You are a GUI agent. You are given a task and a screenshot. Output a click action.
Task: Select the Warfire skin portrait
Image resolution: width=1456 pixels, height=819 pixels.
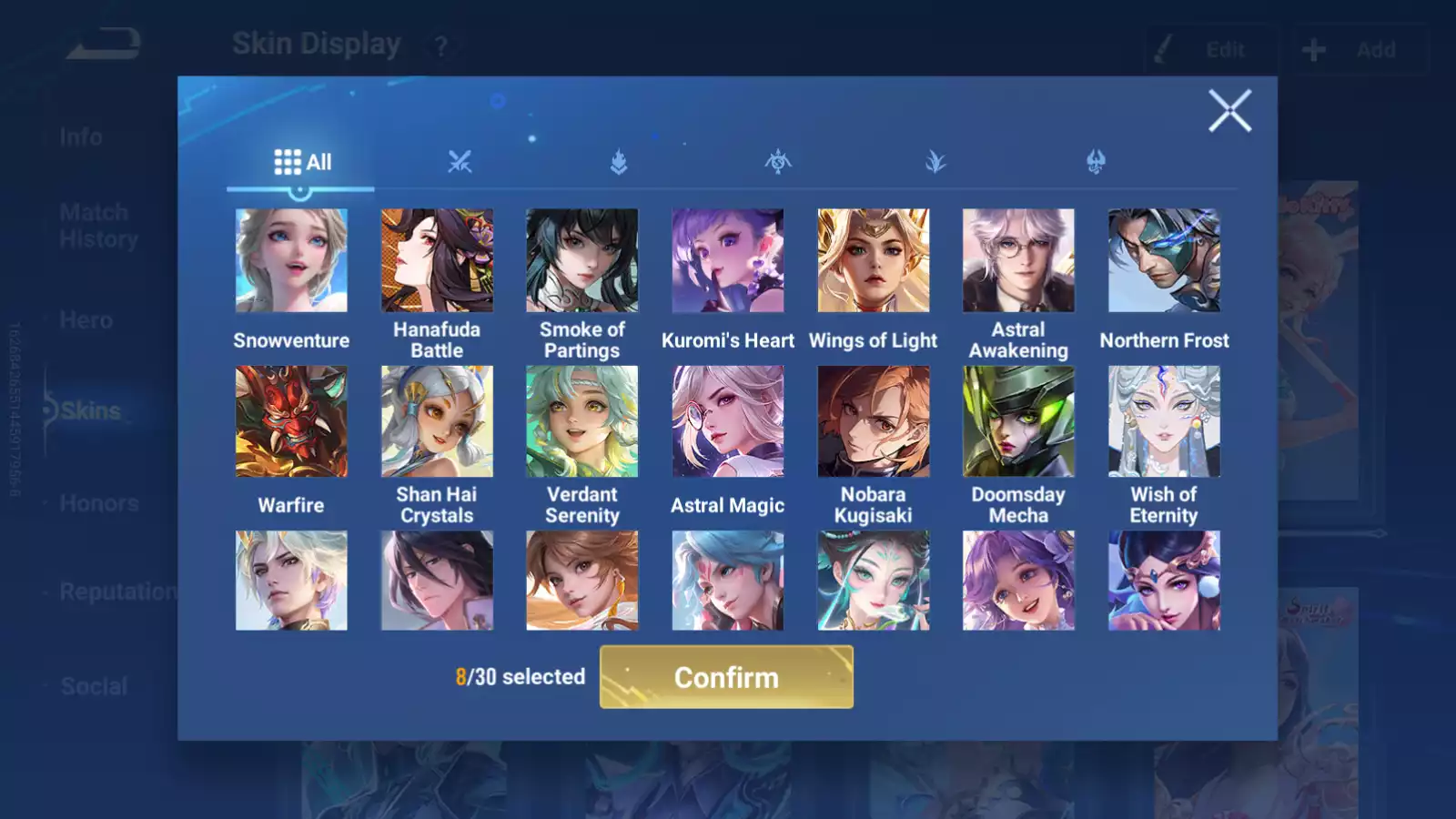[291, 421]
